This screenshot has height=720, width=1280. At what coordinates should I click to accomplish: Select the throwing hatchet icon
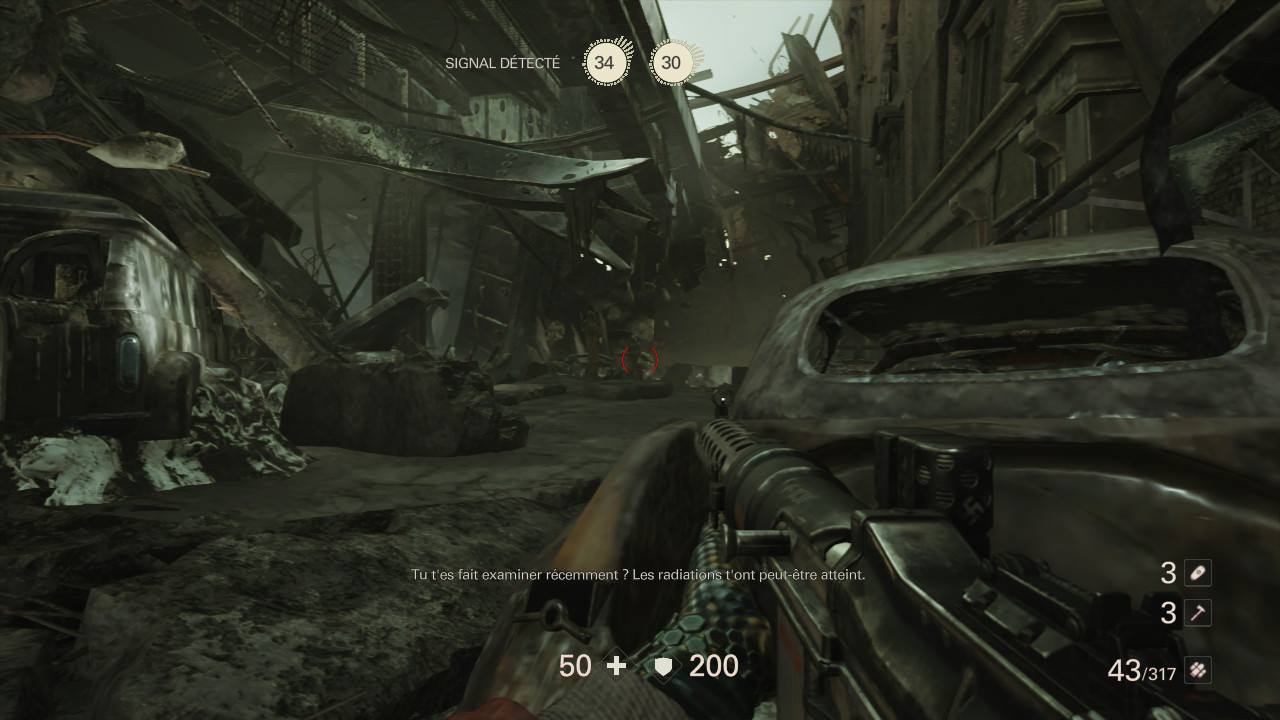point(1197,613)
